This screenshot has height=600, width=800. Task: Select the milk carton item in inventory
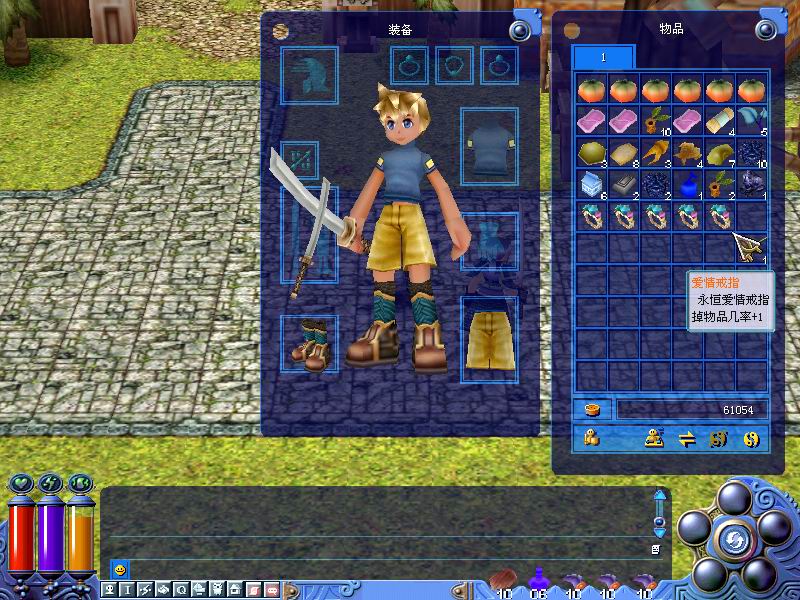pyautogui.click(x=593, y=184)
